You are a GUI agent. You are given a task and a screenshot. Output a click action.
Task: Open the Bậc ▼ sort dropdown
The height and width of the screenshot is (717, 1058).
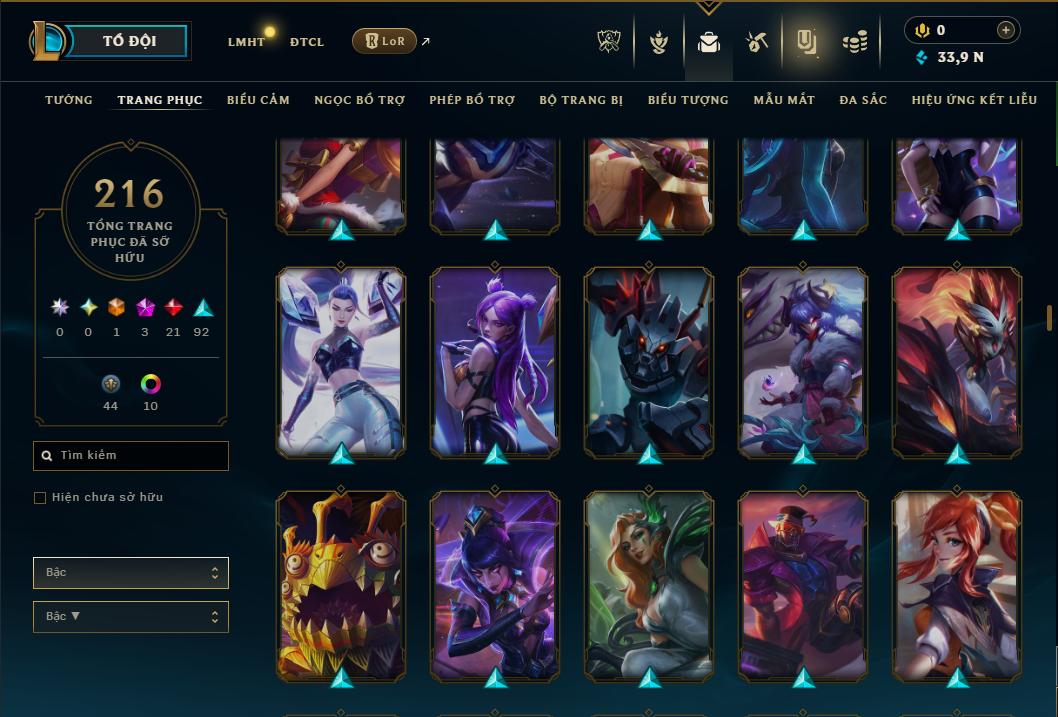(x=131, y=617)
